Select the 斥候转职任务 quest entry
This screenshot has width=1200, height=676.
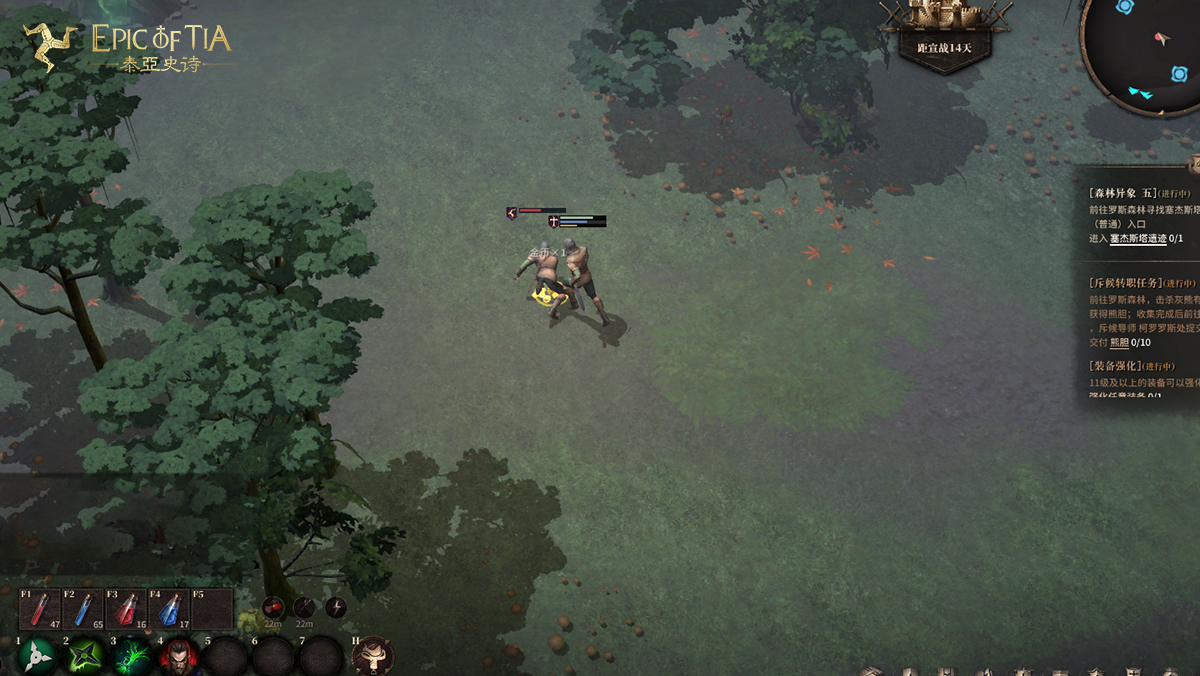click(x=1126, y=283)
